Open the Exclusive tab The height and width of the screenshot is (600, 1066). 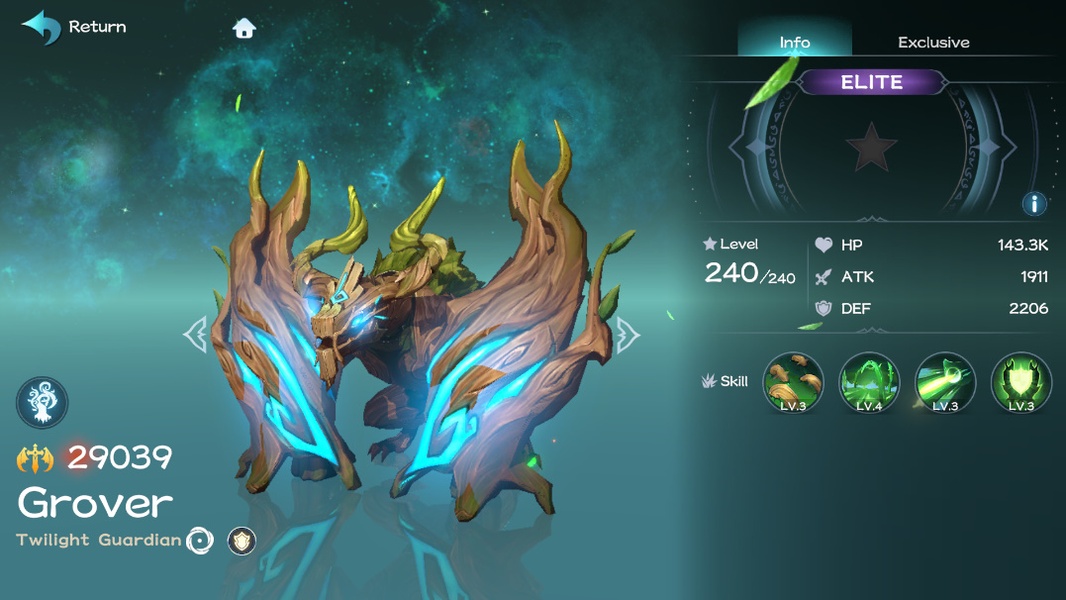(x=933, y=42)
